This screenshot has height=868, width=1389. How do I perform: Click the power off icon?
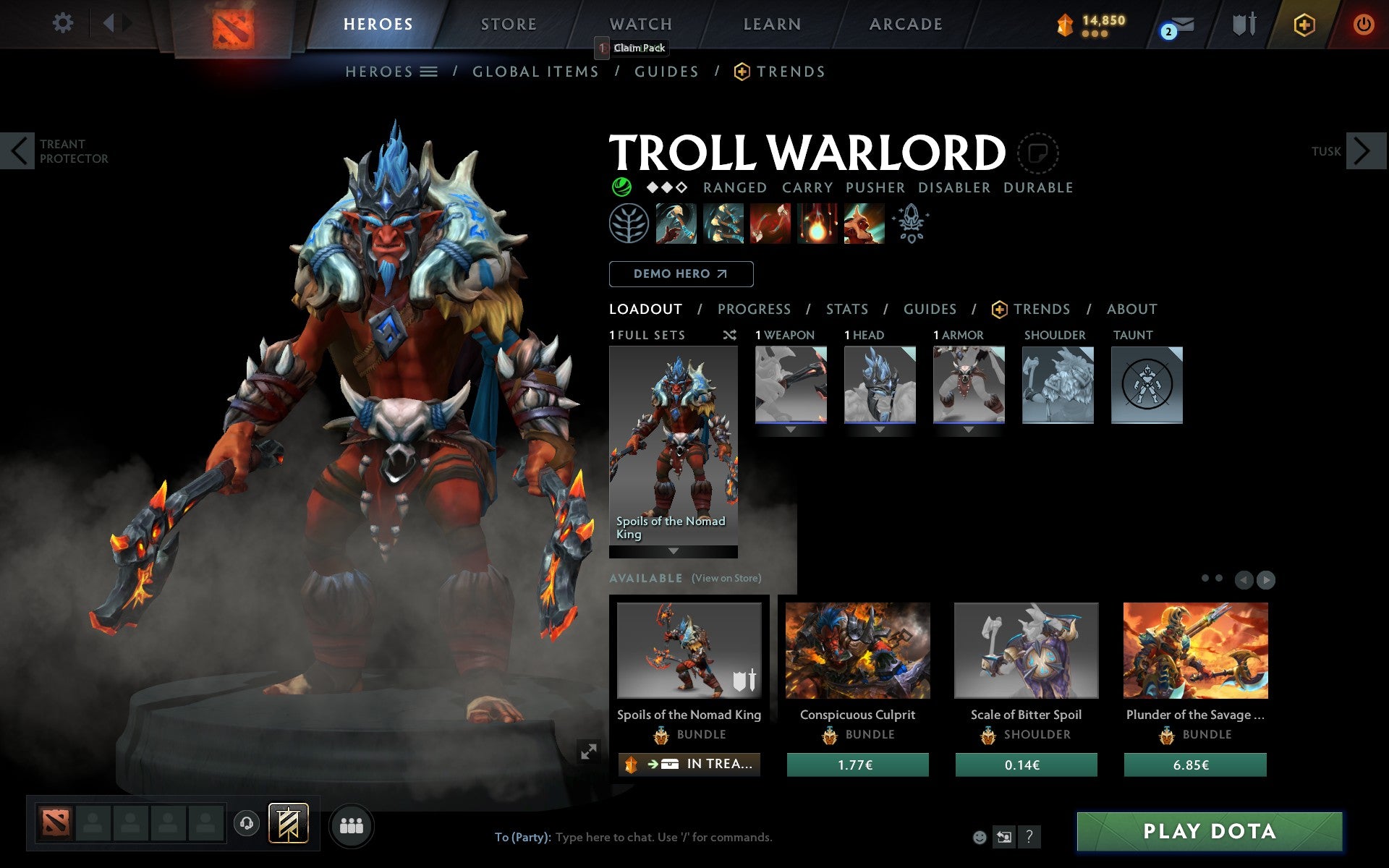[1364, 24]
